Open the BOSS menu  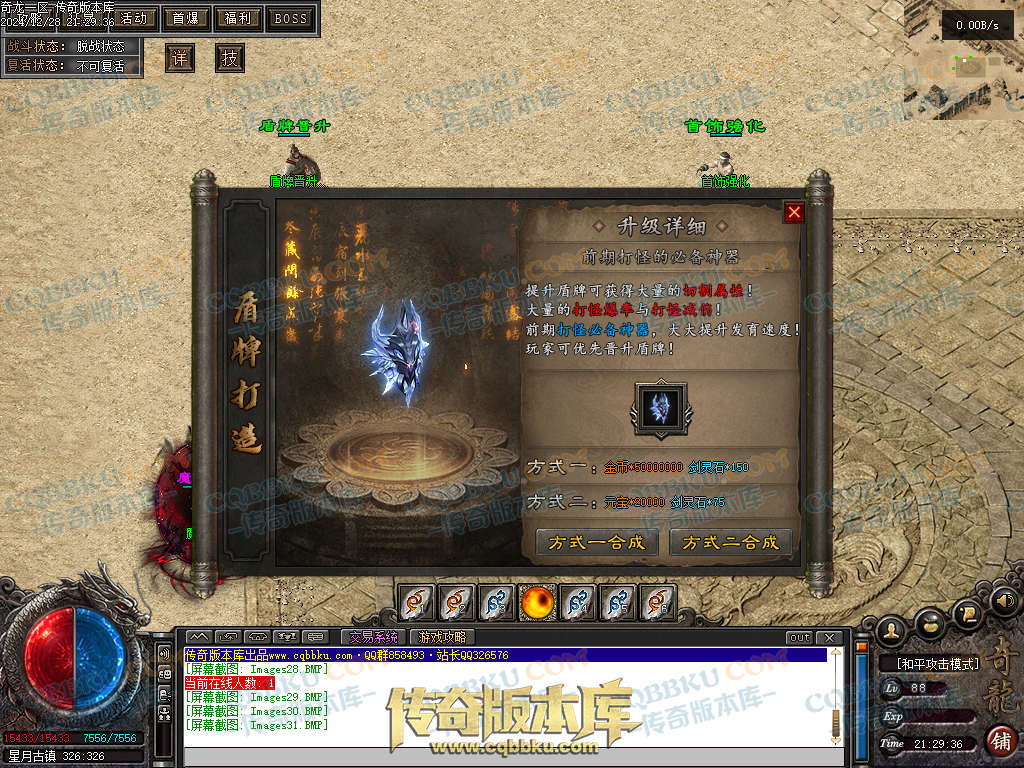click(x=291, y=18)
